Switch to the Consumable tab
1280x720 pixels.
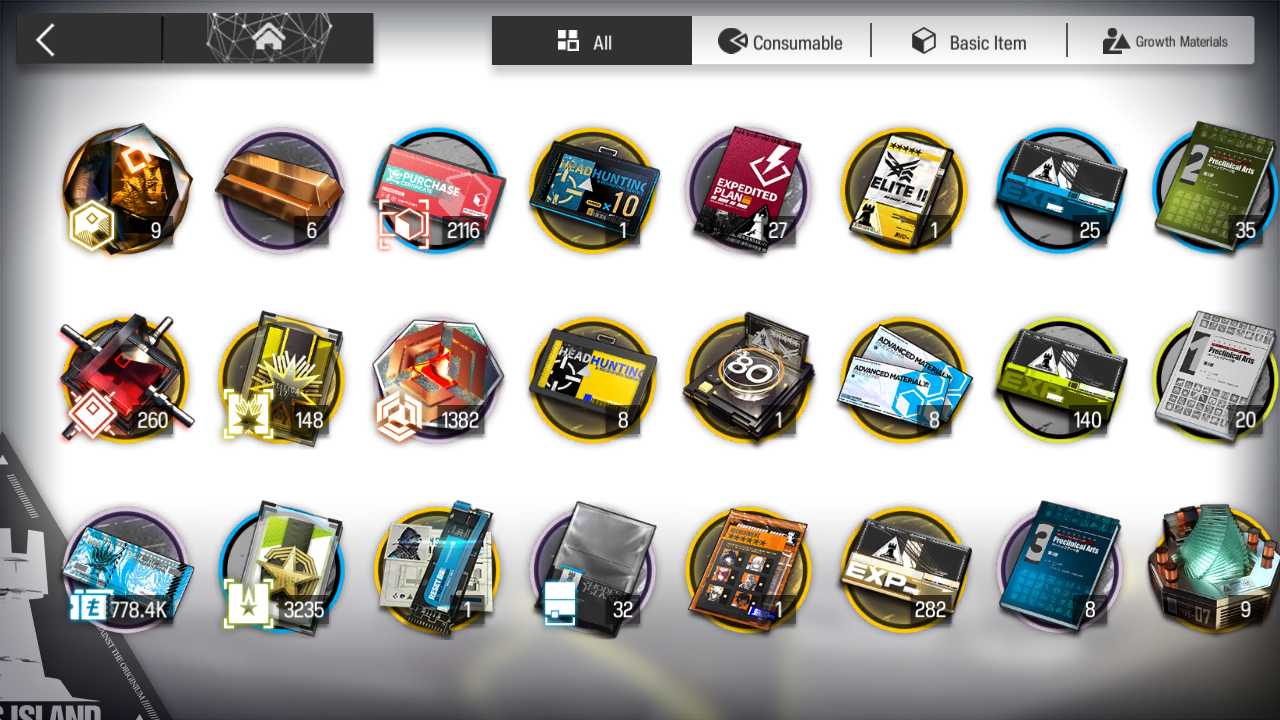781,42
